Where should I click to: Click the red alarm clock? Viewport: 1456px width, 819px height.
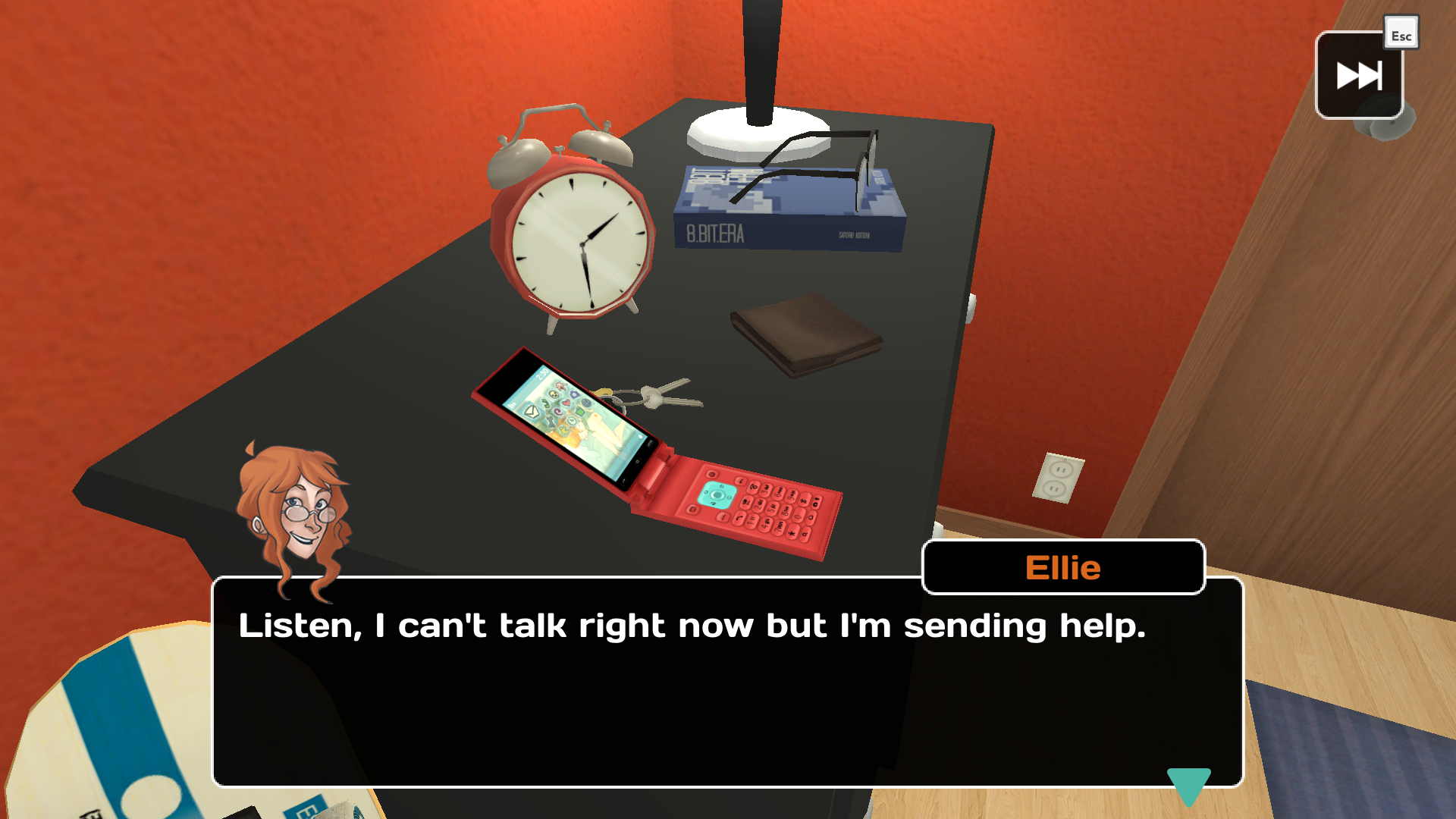(x=575, y=237)
